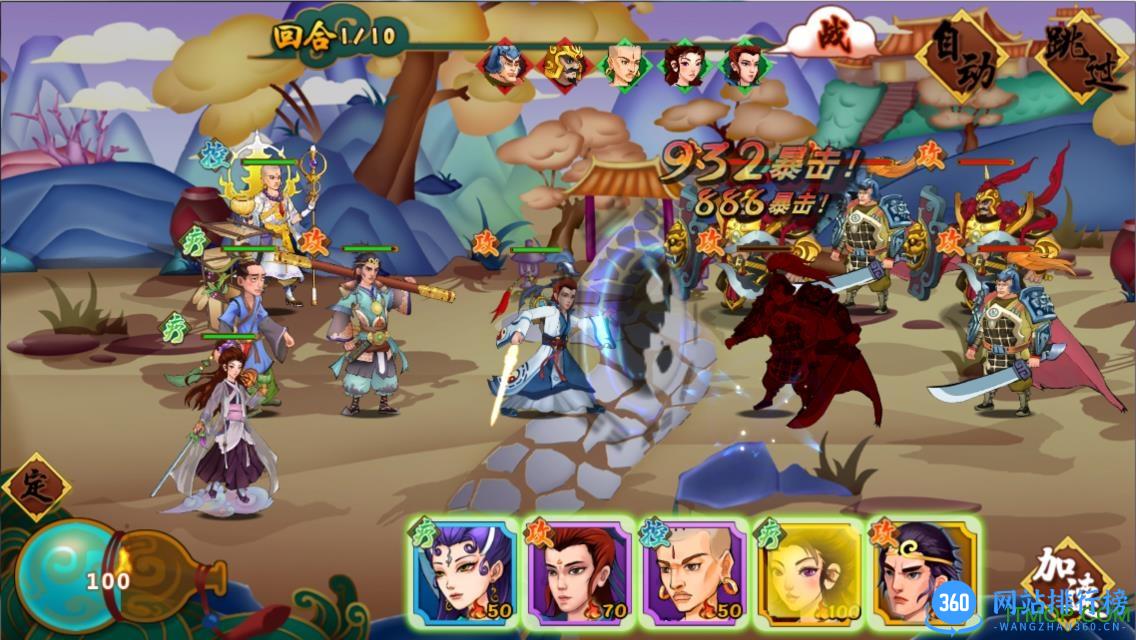The width and height of the screenshot is (1136, 640).
Task: Click the blue-helmet soldier turn-order portrait
Action: pos(503,64)
